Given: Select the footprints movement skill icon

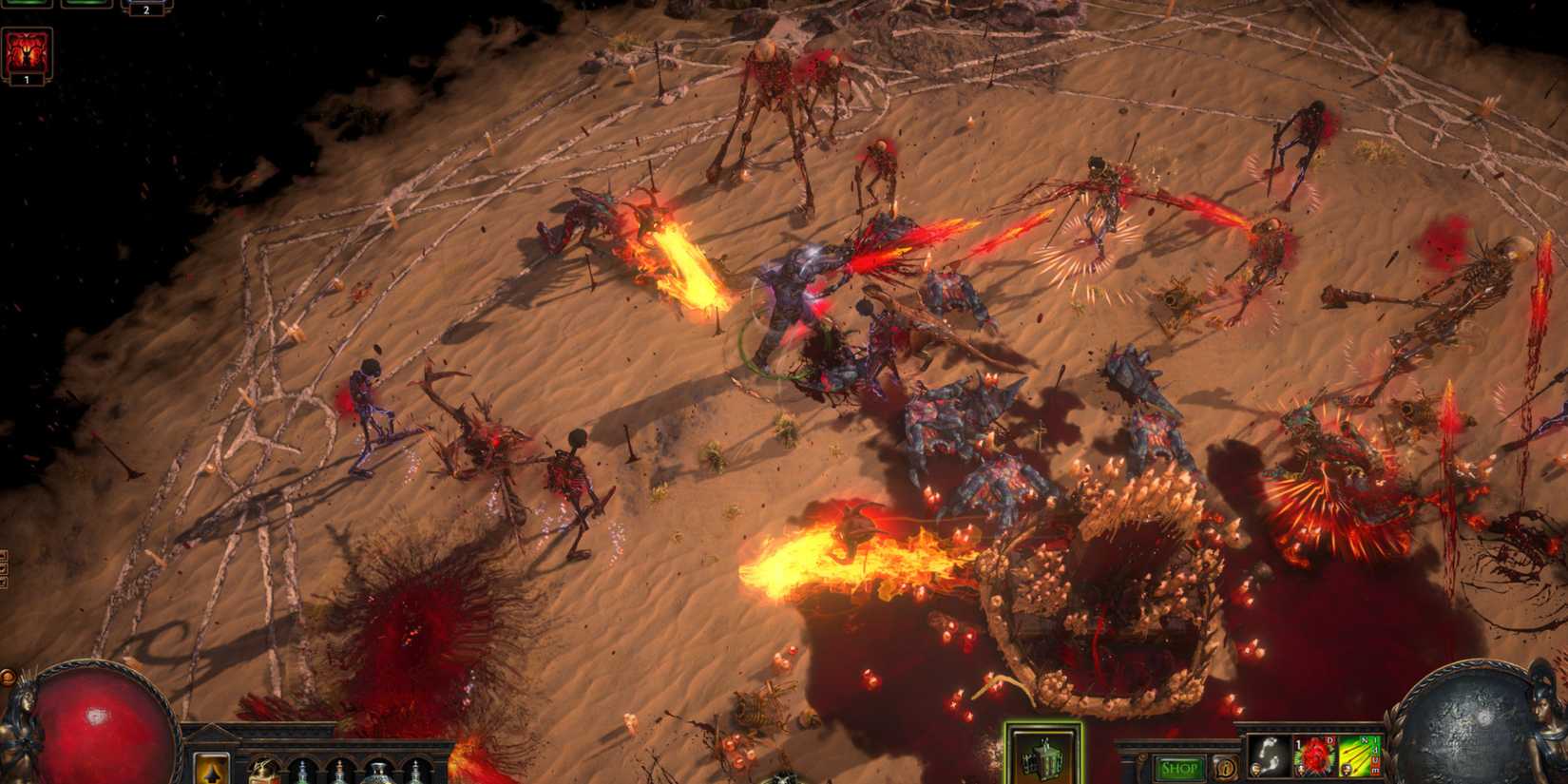Looking at the screenshot, I should (1268, 755).
